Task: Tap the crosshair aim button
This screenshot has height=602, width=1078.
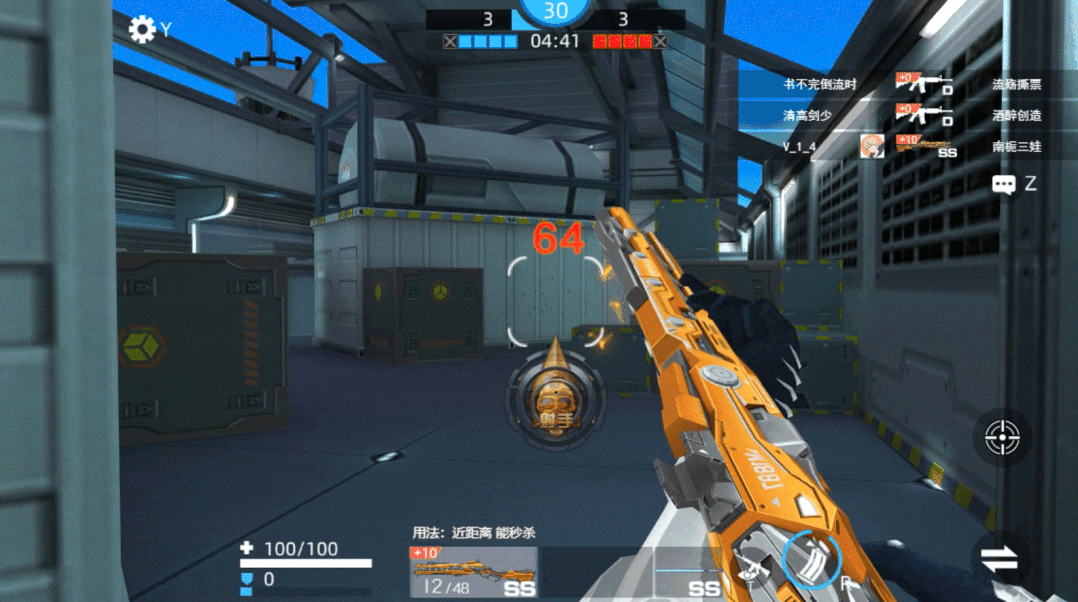Action: 1002,437
